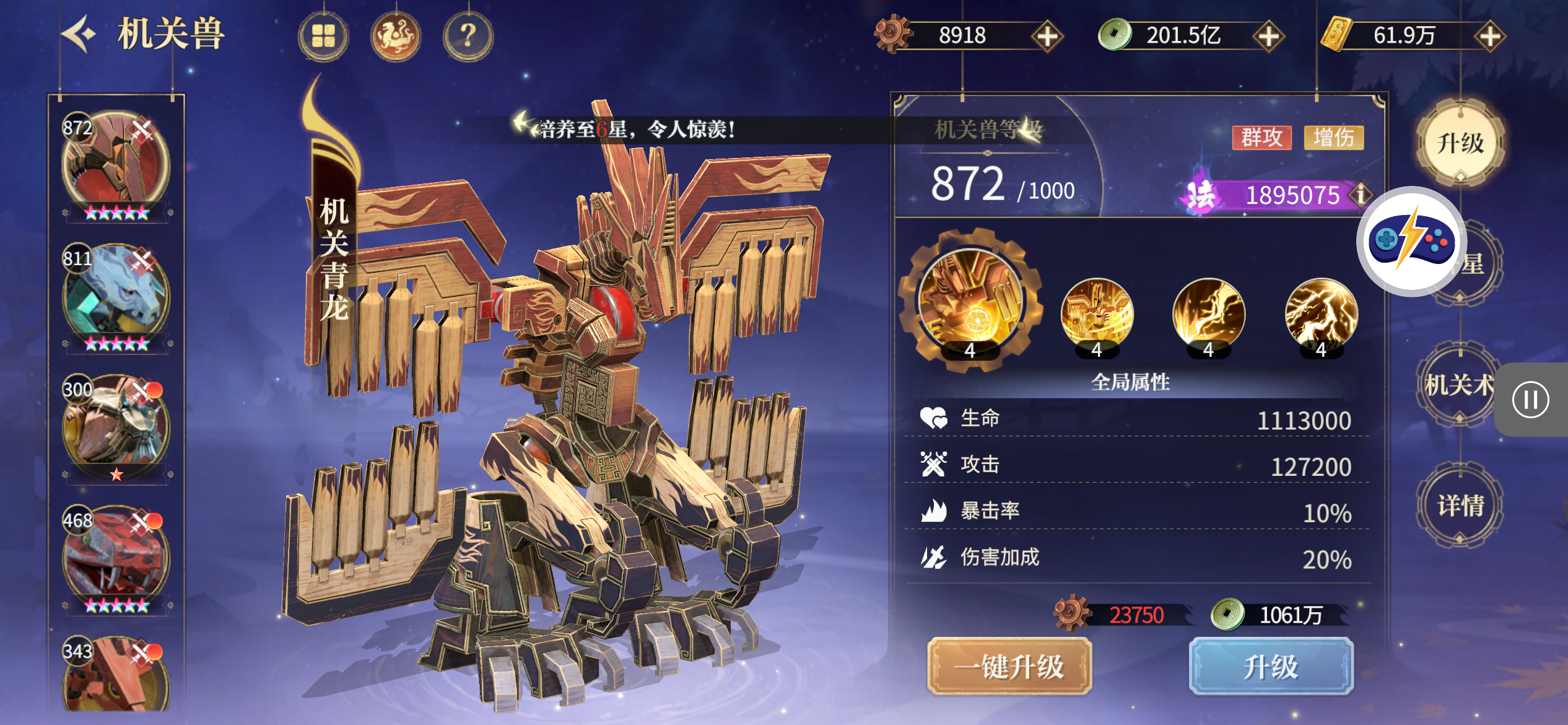Add copper coins beside 201.5亿
This screenshot has width=1568, height=725.
(1268, 36)
